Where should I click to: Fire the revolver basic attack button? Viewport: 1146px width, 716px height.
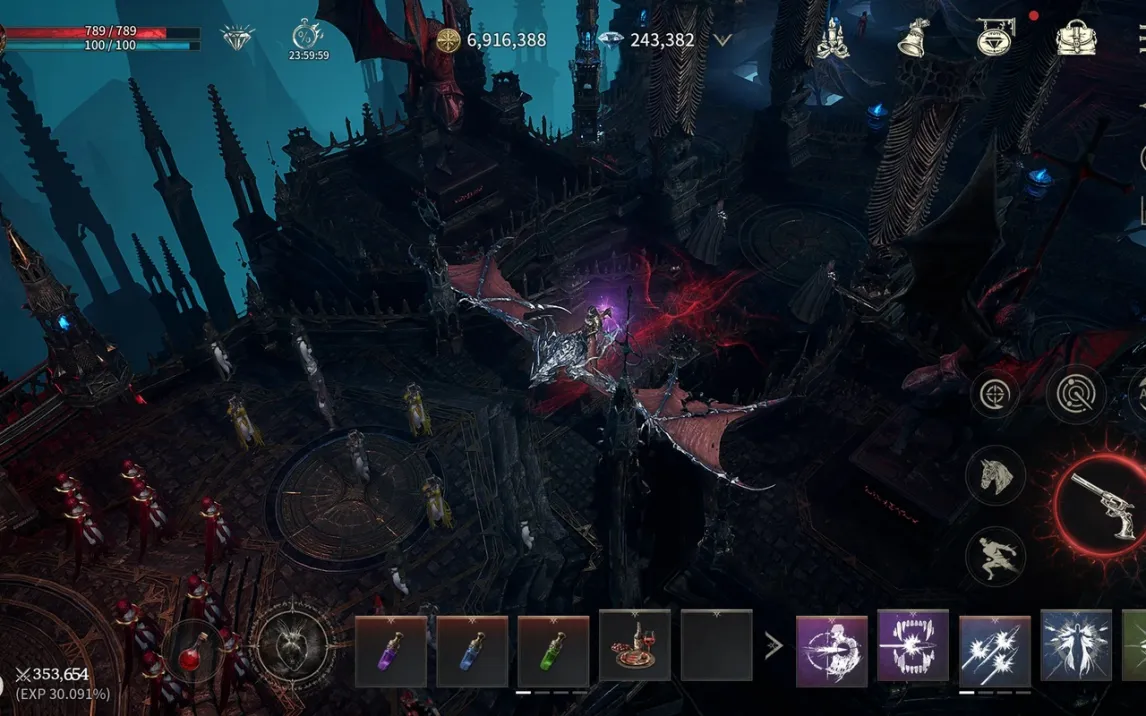pyautogui.click(x=1102, y=505)
